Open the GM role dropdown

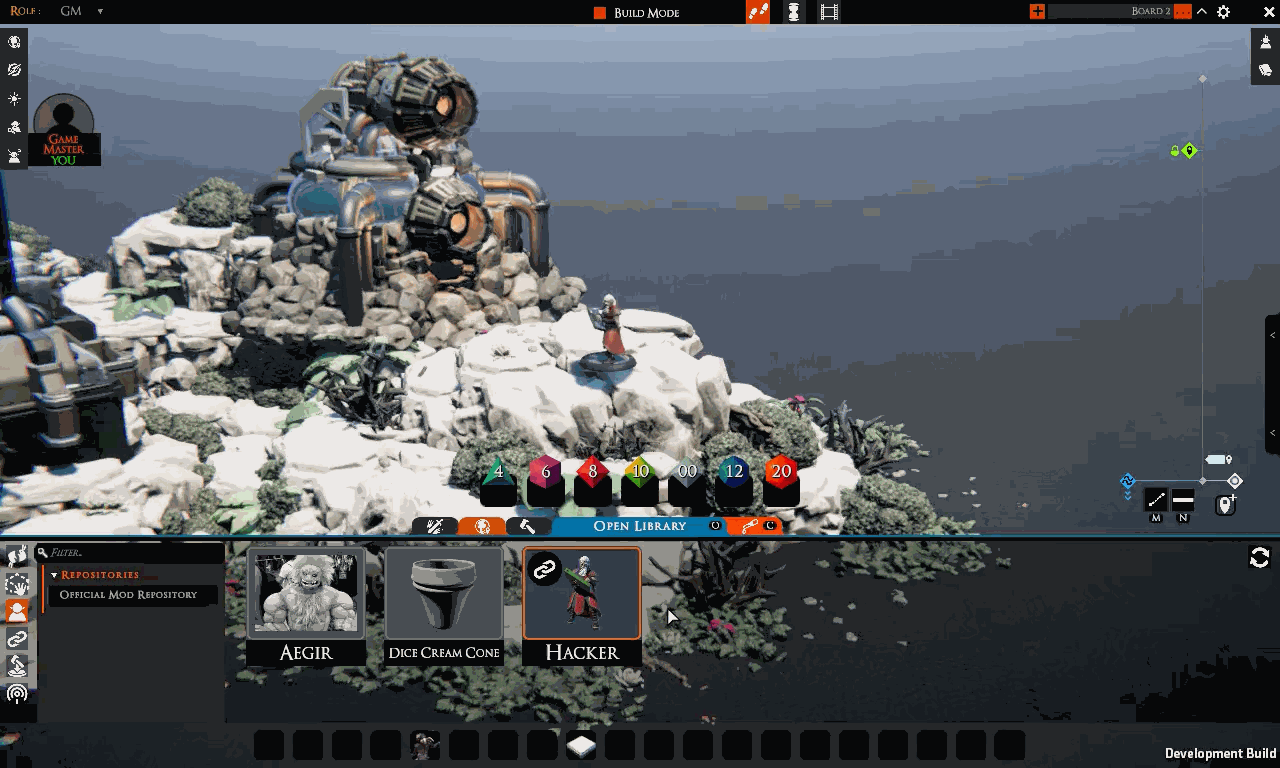pyautogui.click(x=100, y=12)
